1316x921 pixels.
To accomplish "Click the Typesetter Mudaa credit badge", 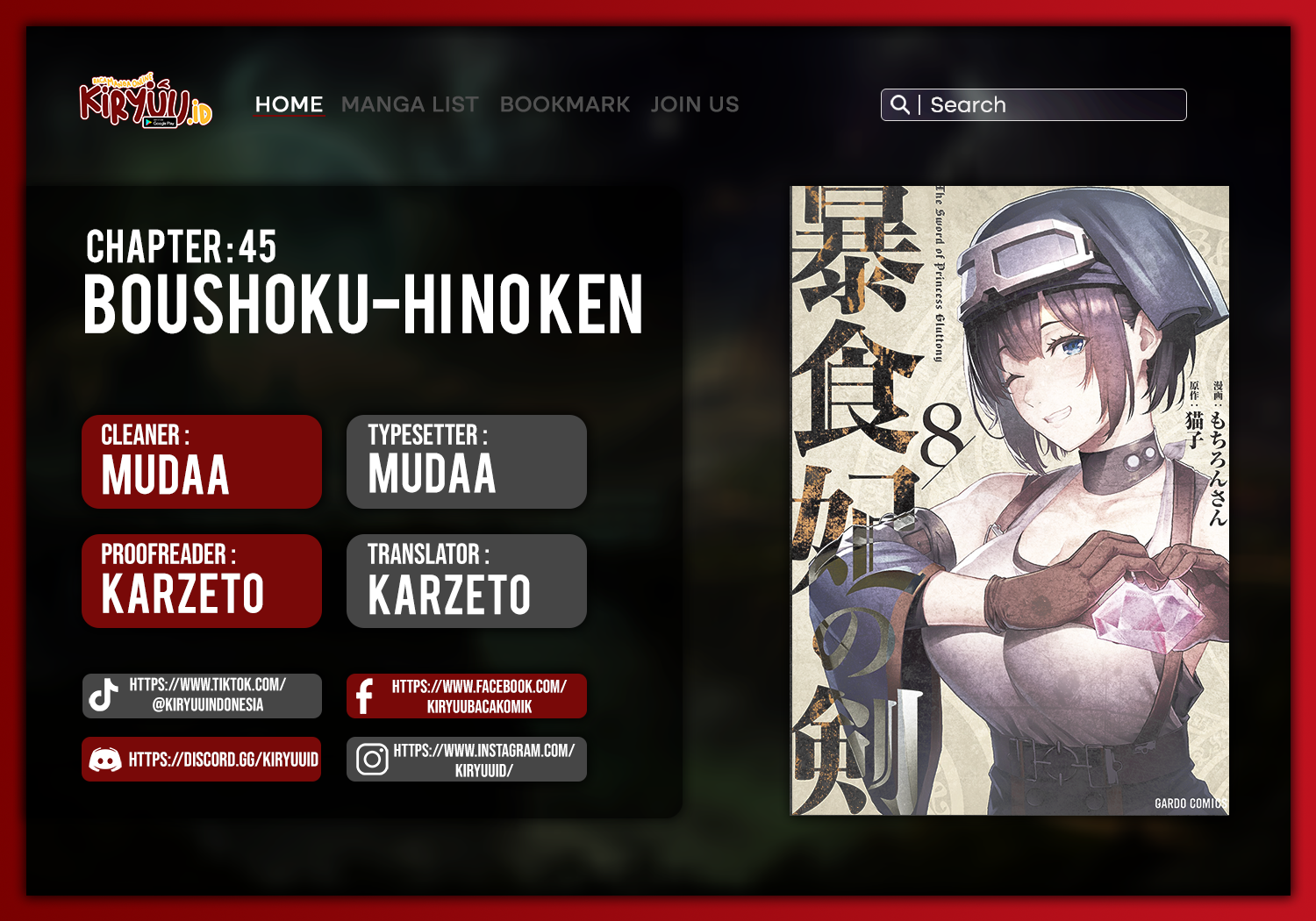I will click(x=467, y=461).
